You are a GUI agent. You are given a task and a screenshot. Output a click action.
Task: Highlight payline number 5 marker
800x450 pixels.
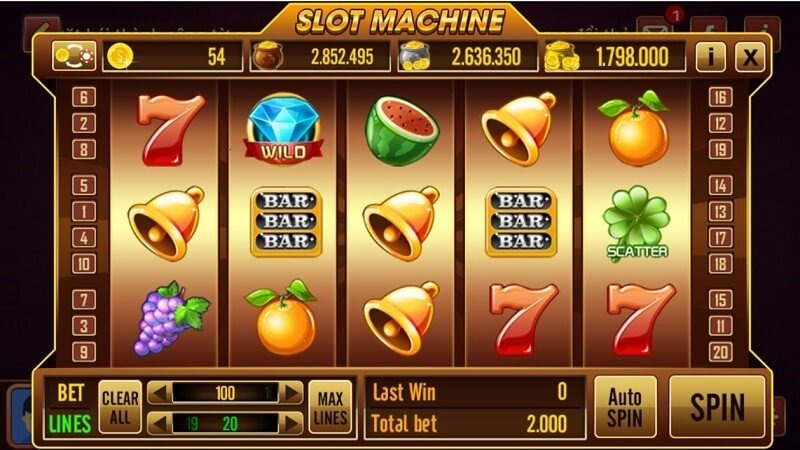pyautogui.click(x=85, y=185)
